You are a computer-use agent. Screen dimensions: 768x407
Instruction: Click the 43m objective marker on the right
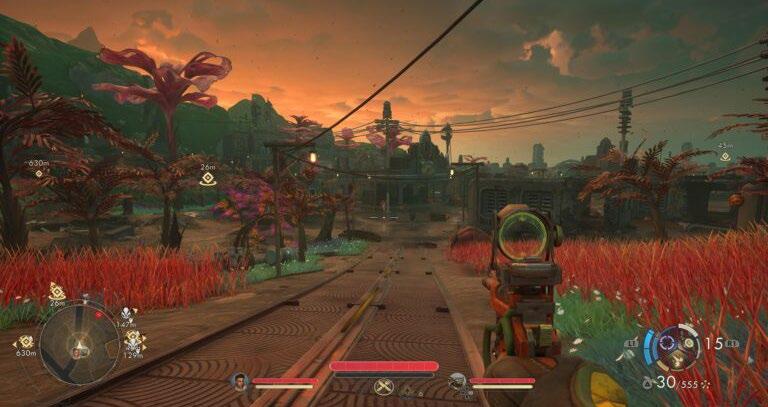[724, 157]
